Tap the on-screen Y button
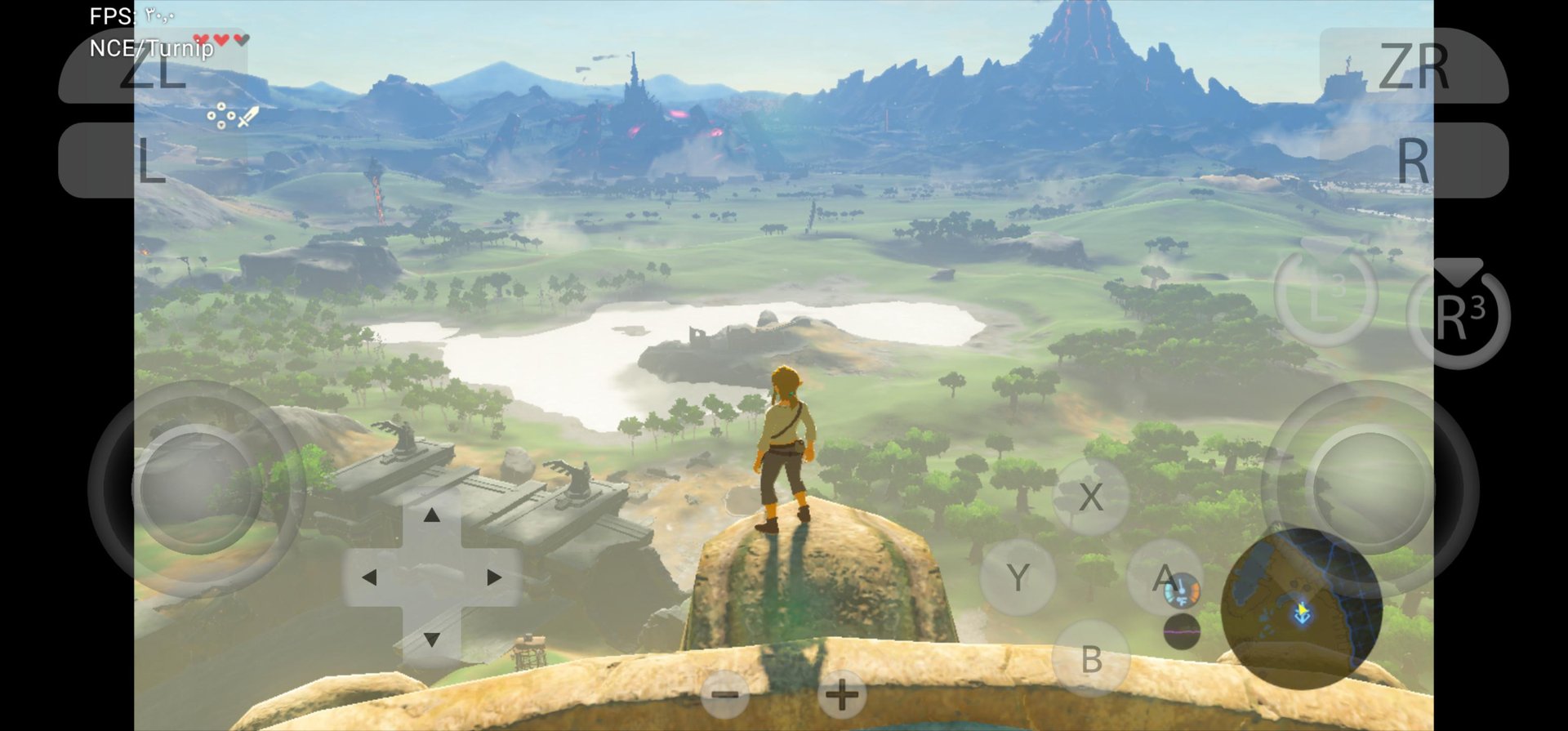 click(1018, 577)
